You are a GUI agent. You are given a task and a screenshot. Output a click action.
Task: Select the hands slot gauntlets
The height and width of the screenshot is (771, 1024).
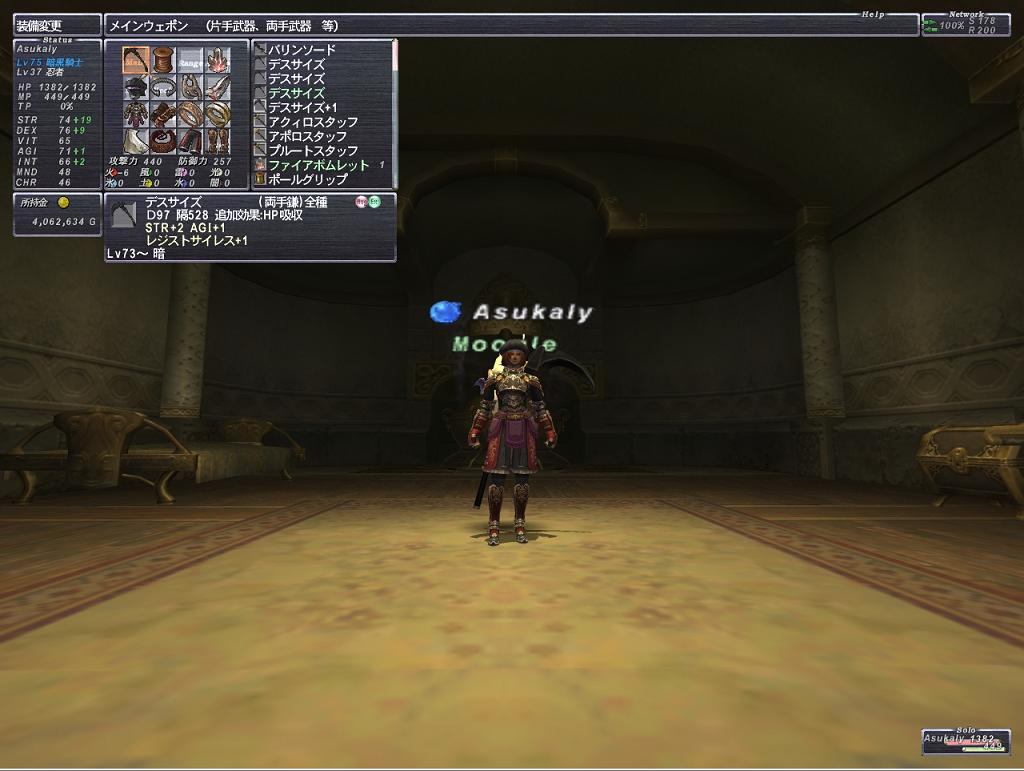click(163, 114)
